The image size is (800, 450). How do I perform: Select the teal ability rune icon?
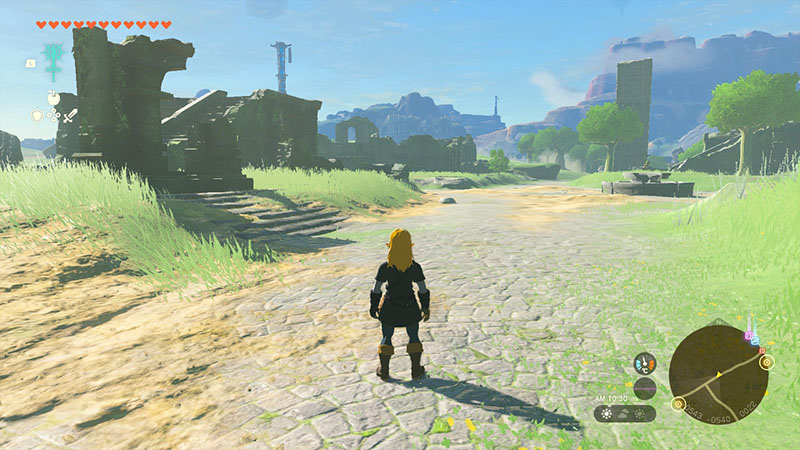pyautogui.click(x=52, y=59)
